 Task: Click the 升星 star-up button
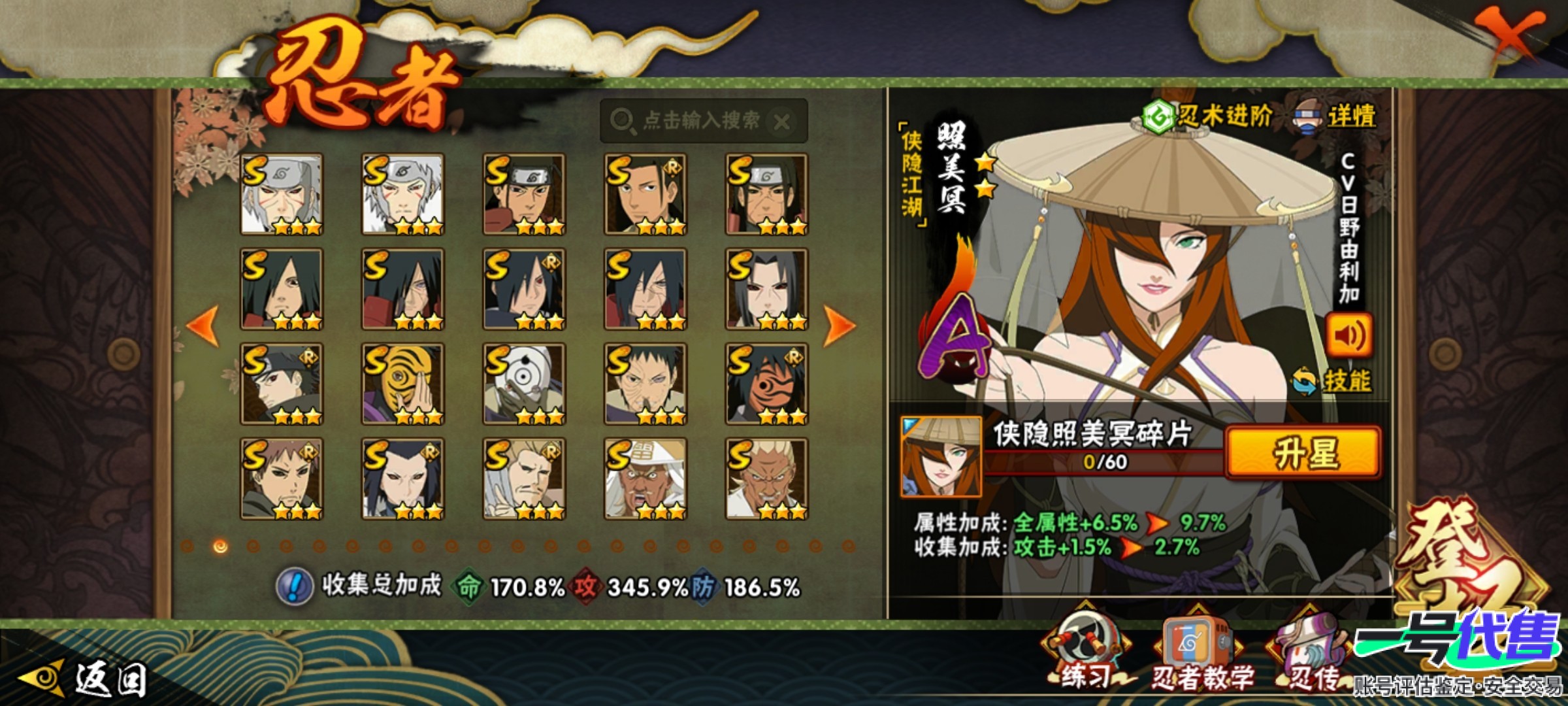[x=1304, y=452]
